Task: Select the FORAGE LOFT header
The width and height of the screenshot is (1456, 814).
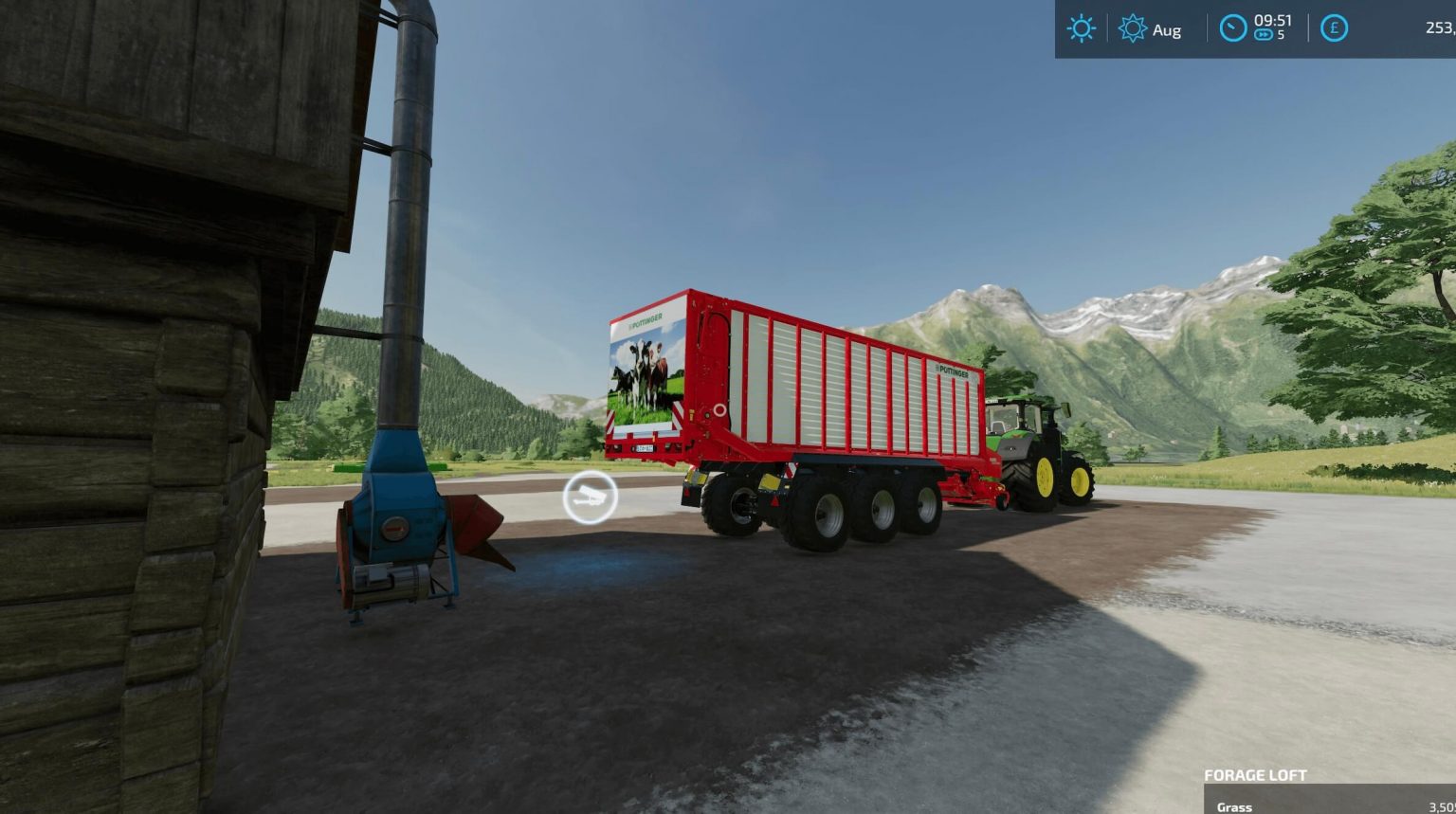Action: tap(1257, 774)
